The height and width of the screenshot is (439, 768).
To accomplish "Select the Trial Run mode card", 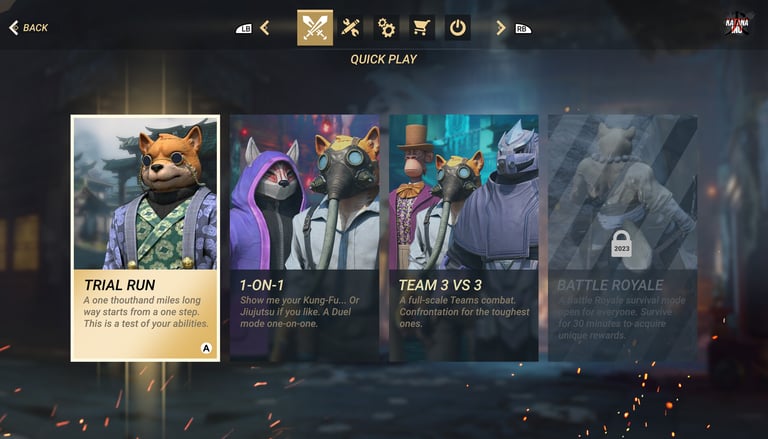I will click(x=145, y=237).
